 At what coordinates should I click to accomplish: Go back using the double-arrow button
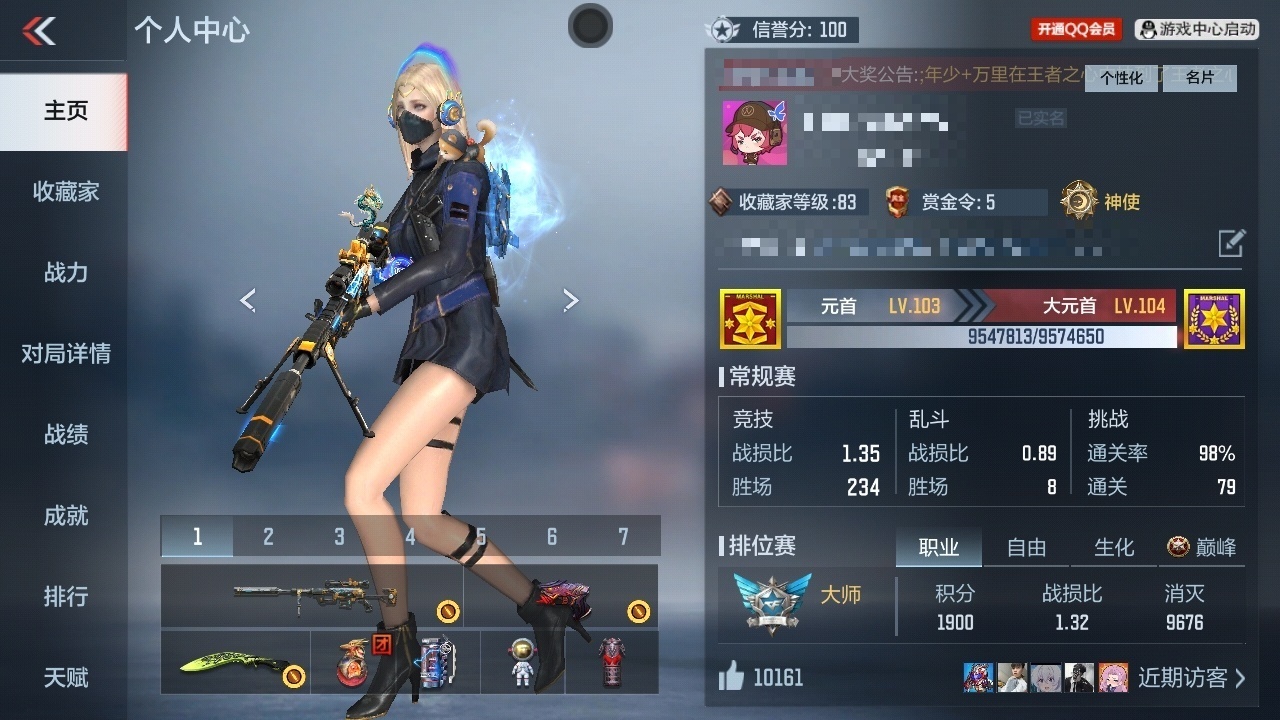coord(40,31)
